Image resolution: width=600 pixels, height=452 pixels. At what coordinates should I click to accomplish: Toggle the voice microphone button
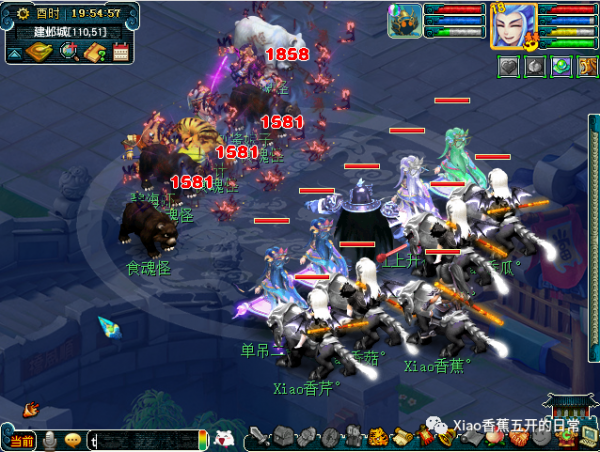[x=48, y=440]
